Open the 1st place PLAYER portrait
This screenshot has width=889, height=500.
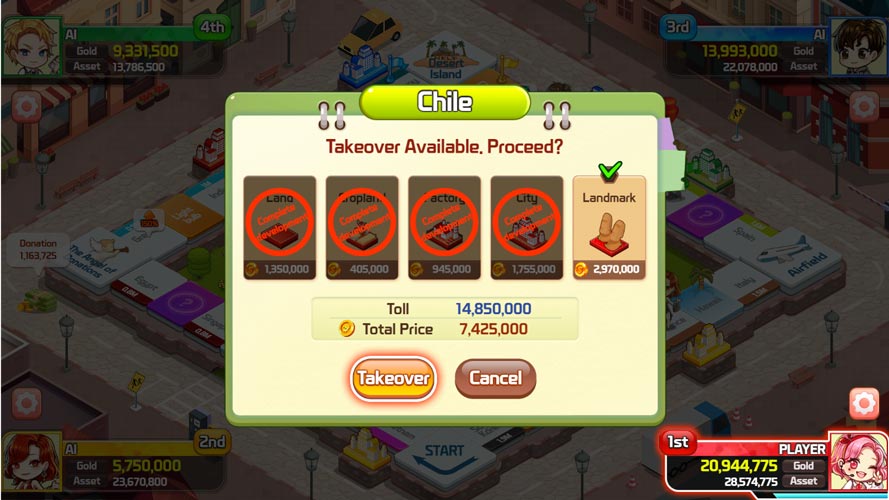point(857,462)
